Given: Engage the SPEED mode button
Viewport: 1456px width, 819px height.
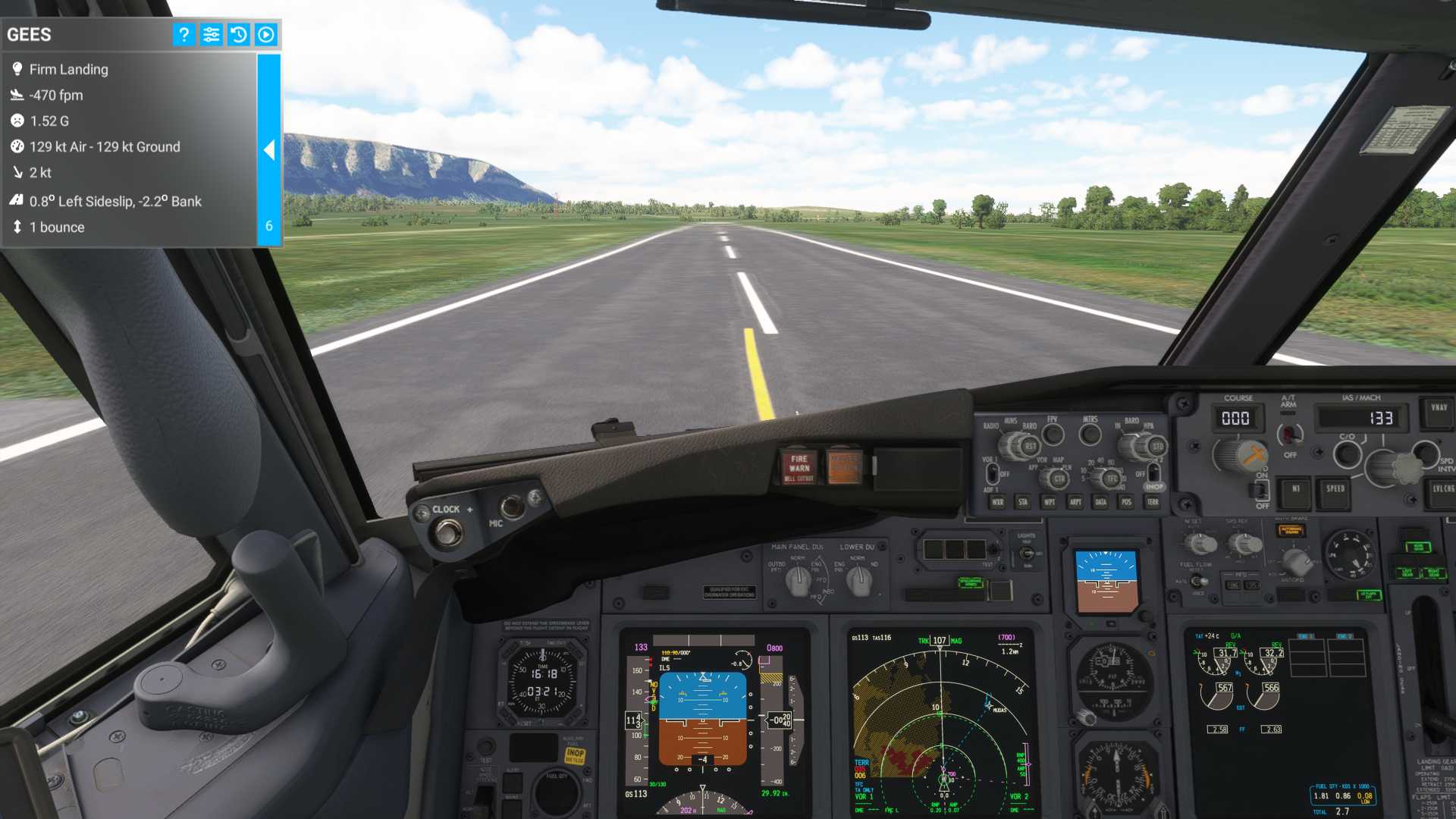Looking at the screenshot, I should pyautogui.click(x=1335, y=490).
